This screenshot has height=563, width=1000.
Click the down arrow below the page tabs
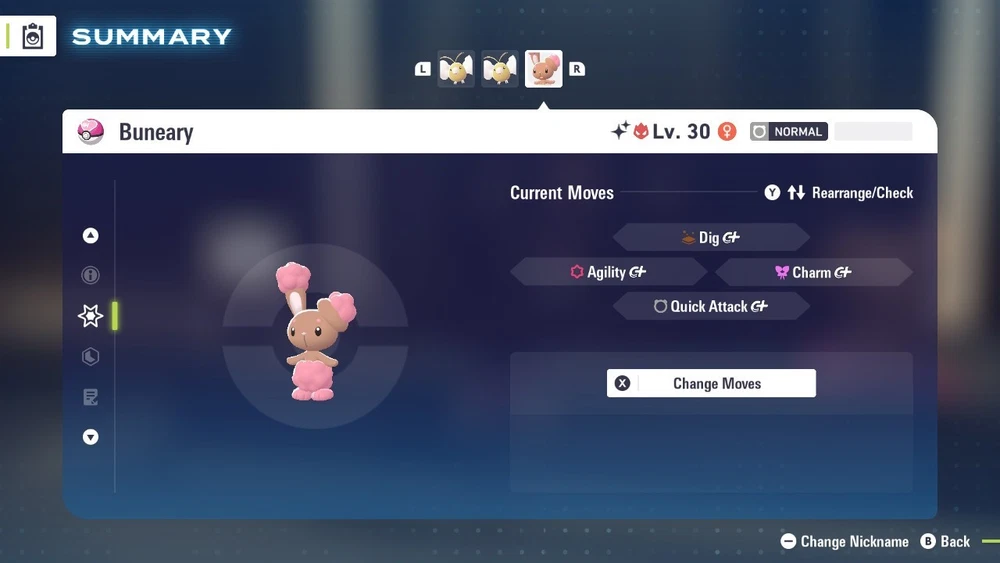click(x=91, y=437)
